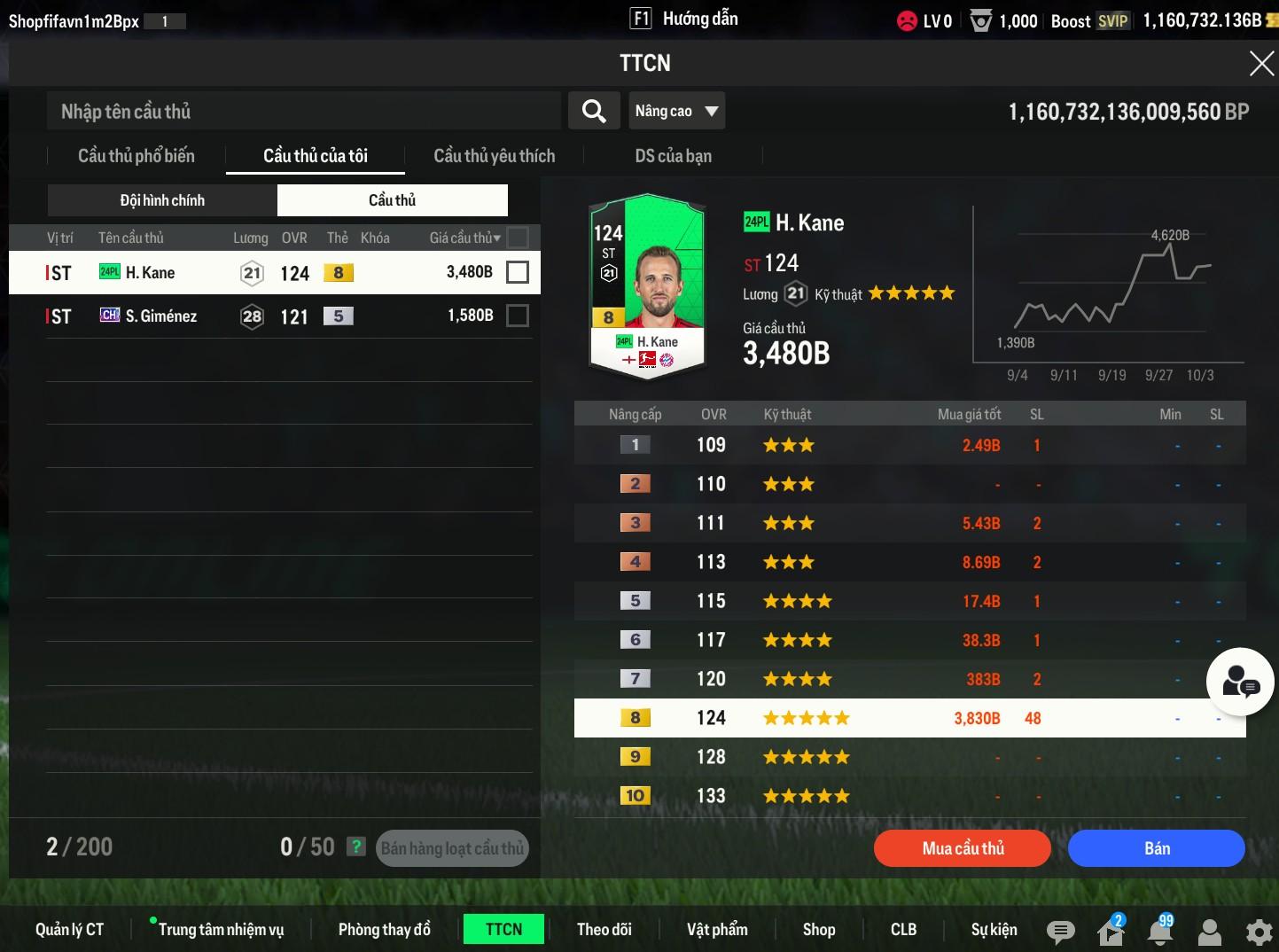
Task: Click the magnifying glass search button
Action: pos(594,111)
